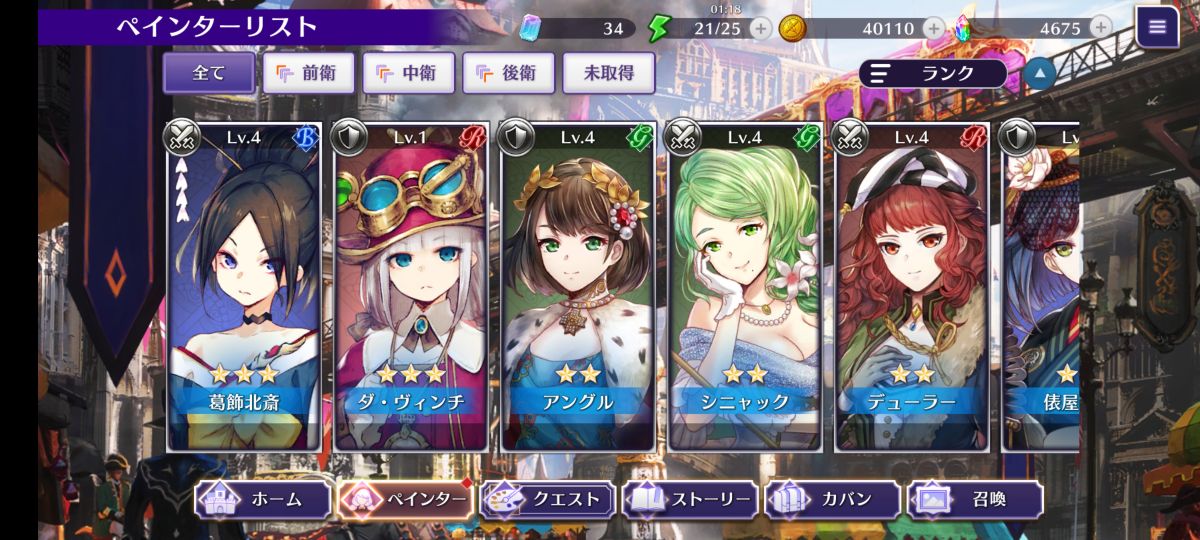Open the ランク sort dropdown
This screenshot has height=540, width=1200.
[x=932, y=73]
